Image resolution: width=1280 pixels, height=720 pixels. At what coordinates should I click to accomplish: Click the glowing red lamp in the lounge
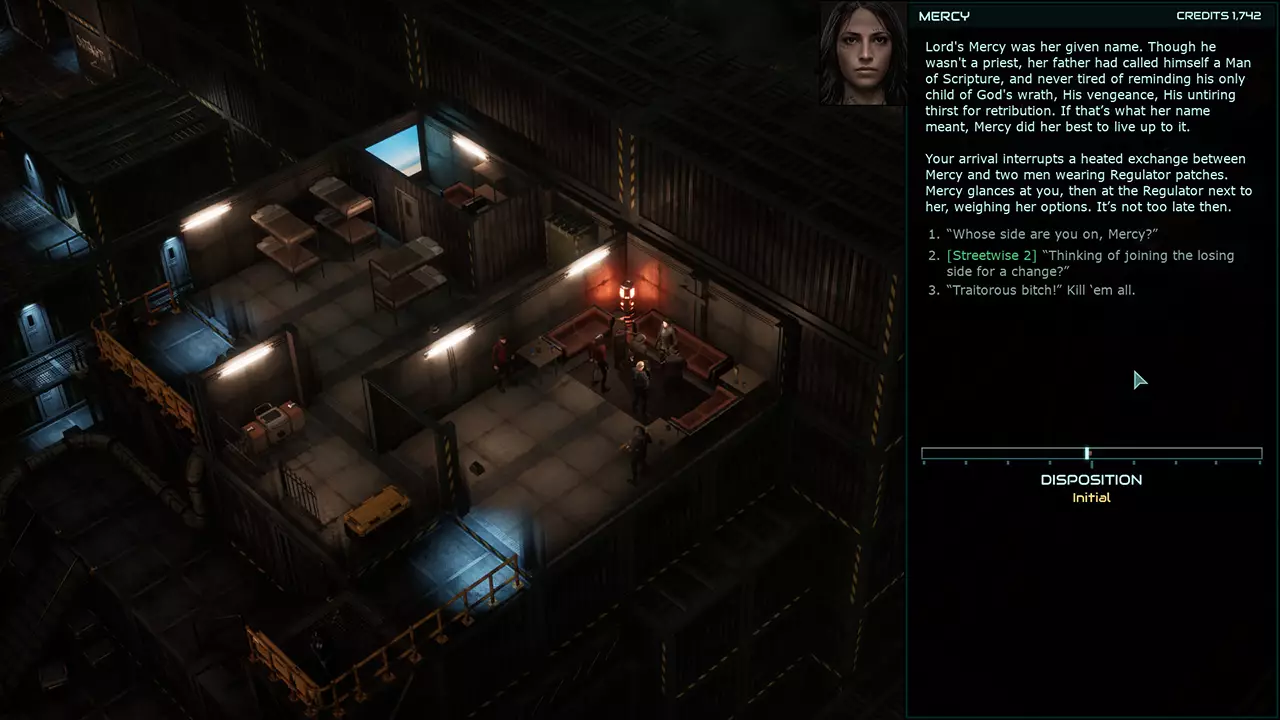click(x=625, y=293)
